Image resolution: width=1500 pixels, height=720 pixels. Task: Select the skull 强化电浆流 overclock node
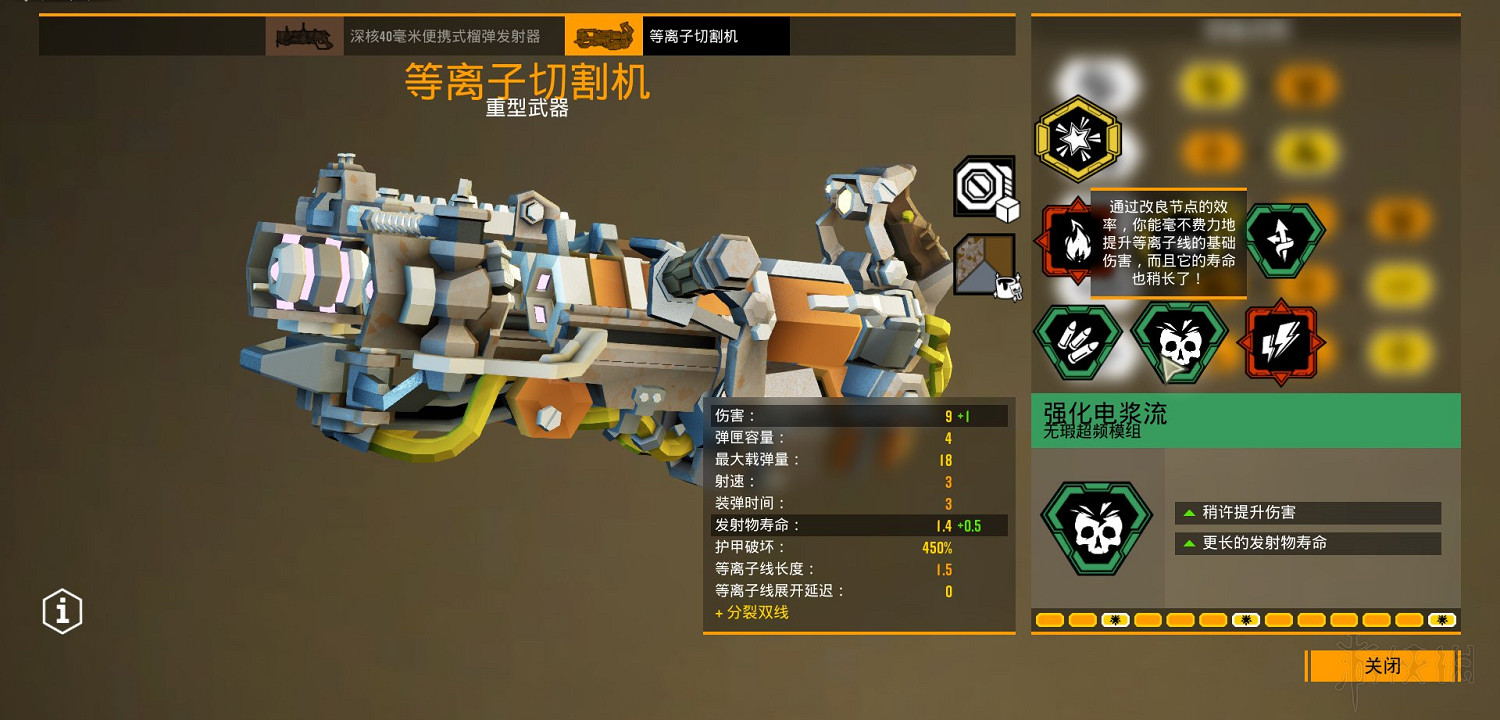(1180, 342)
